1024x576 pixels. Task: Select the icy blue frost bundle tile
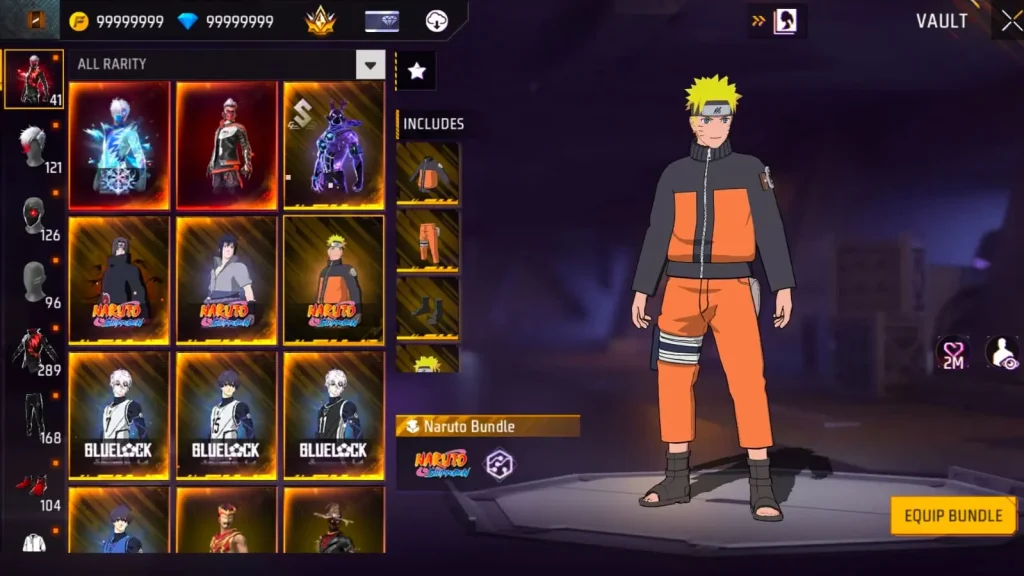tap(119, 145)
